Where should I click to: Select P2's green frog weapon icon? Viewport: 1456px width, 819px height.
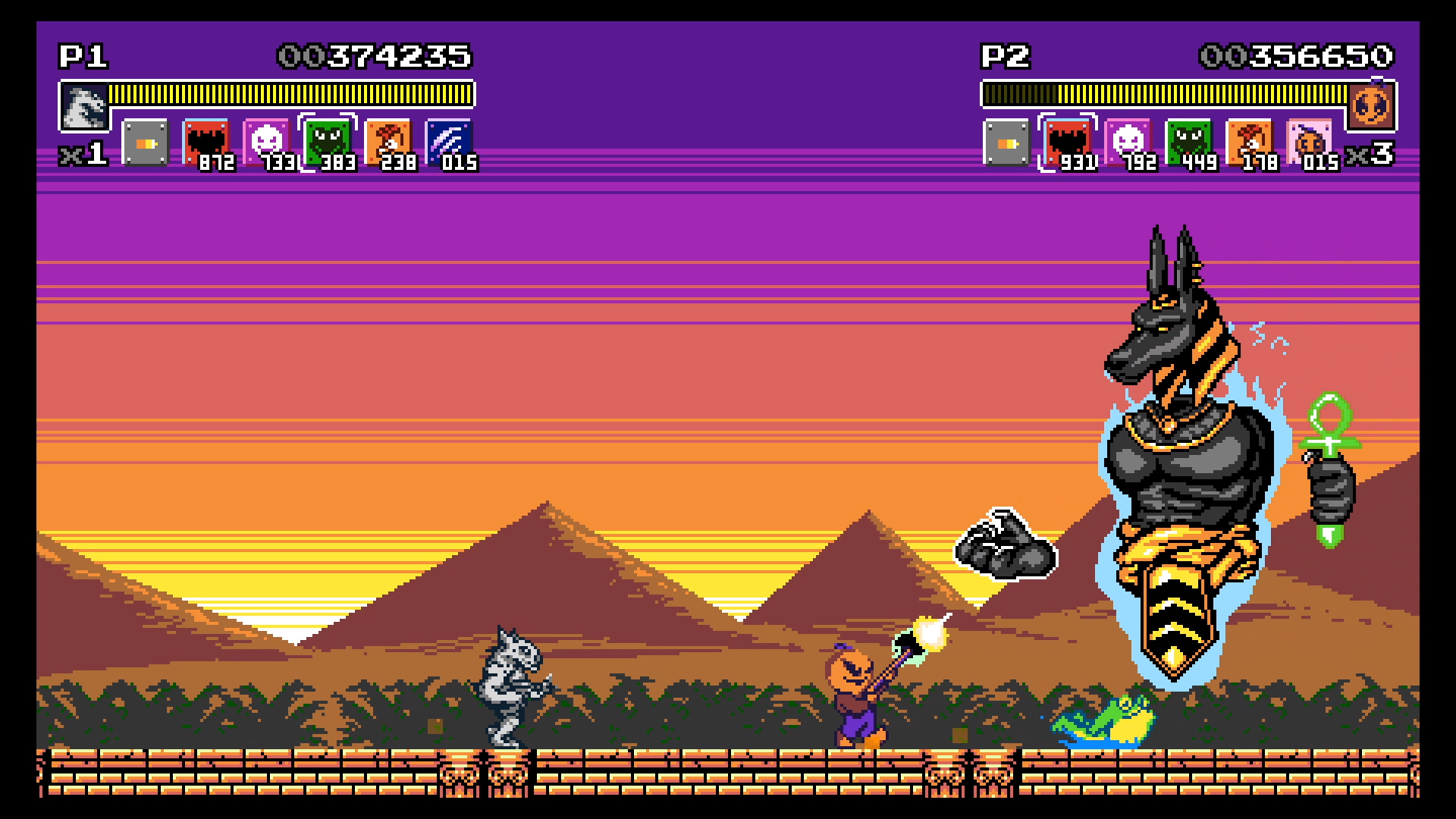[1188, 142]
